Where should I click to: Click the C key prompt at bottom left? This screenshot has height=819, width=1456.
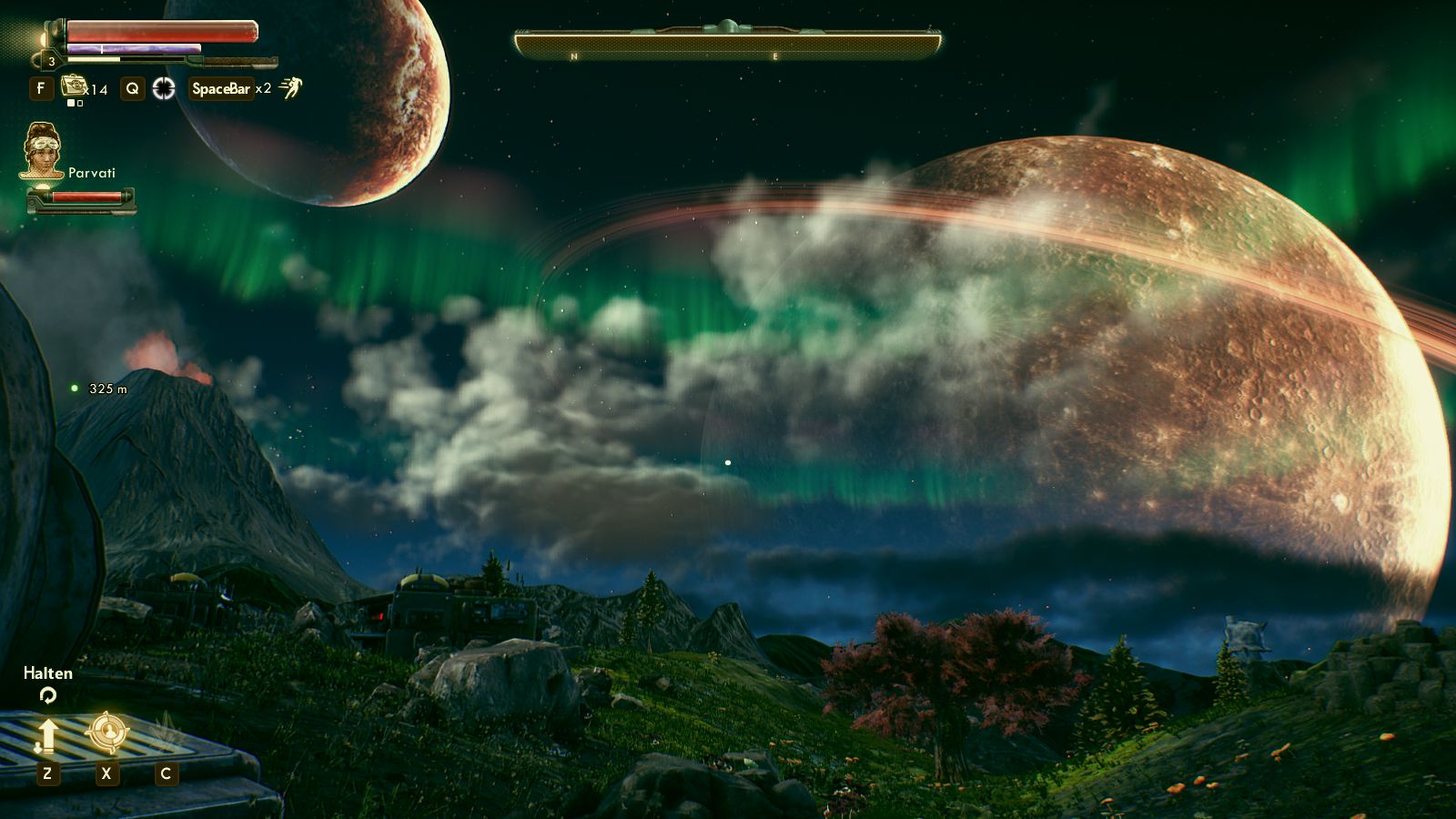click(x=166, y=773)
